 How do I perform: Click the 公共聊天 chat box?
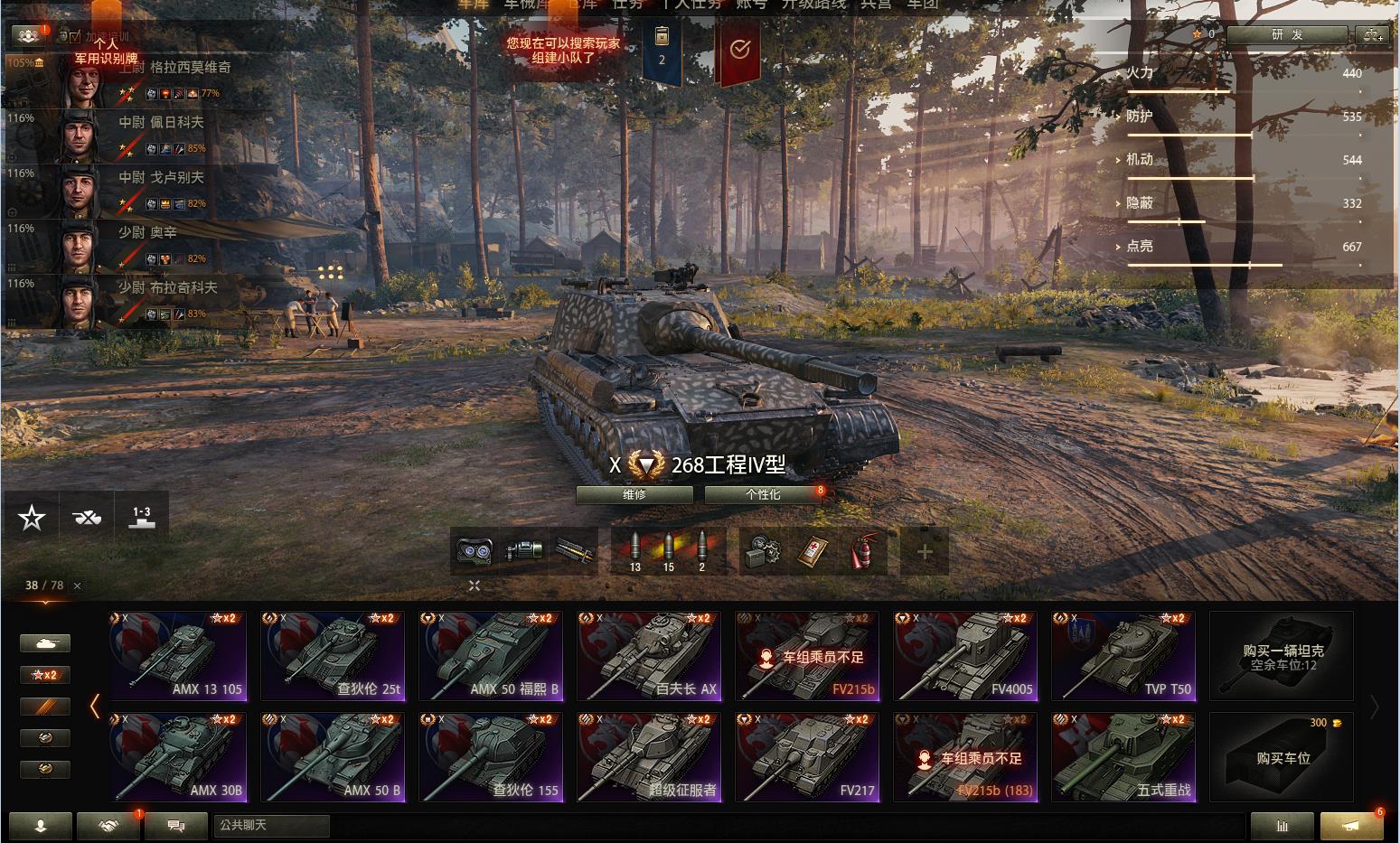(x=271, y=825)
